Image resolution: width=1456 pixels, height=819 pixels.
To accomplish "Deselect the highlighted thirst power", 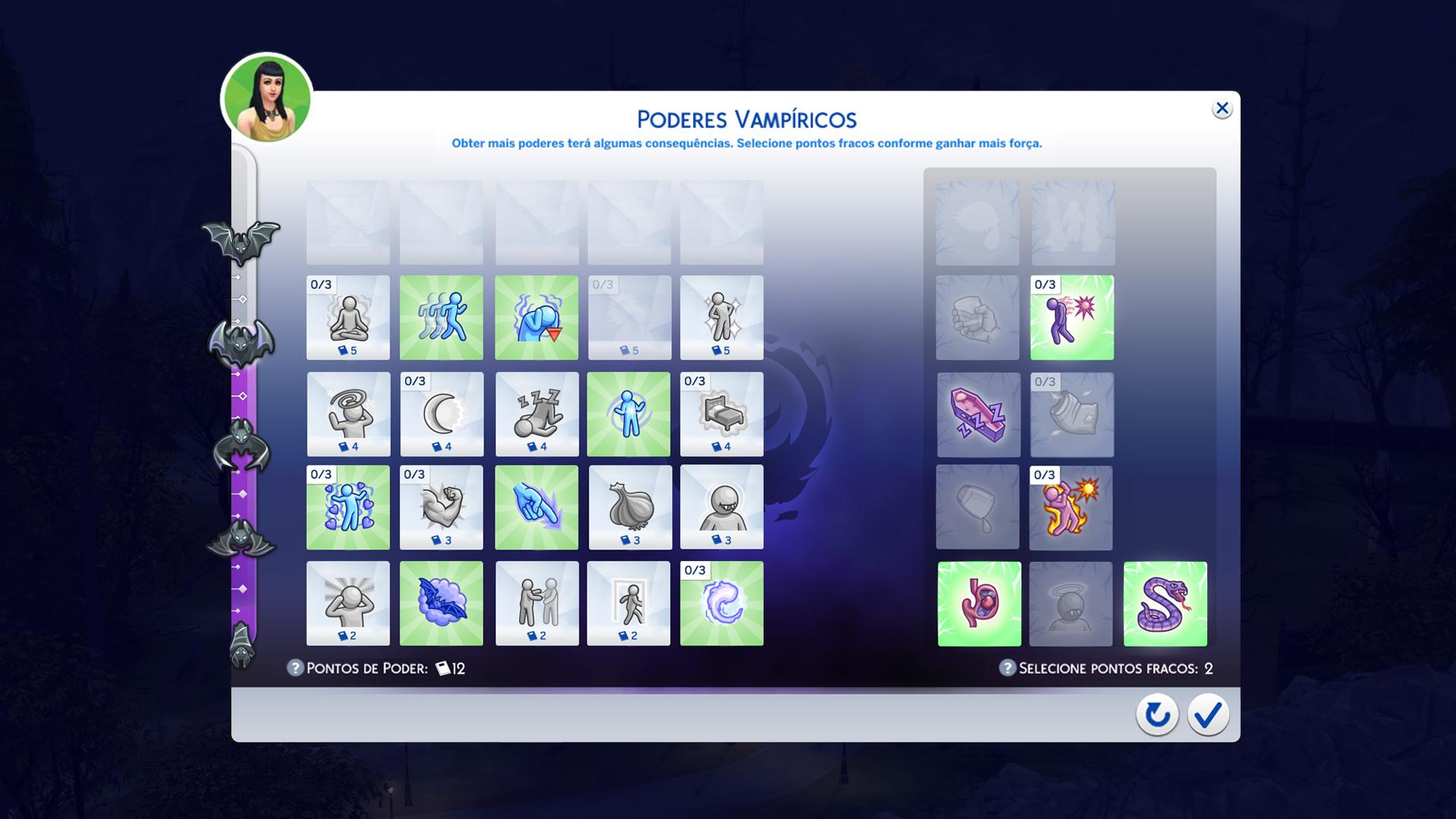I will coord(536,318).
